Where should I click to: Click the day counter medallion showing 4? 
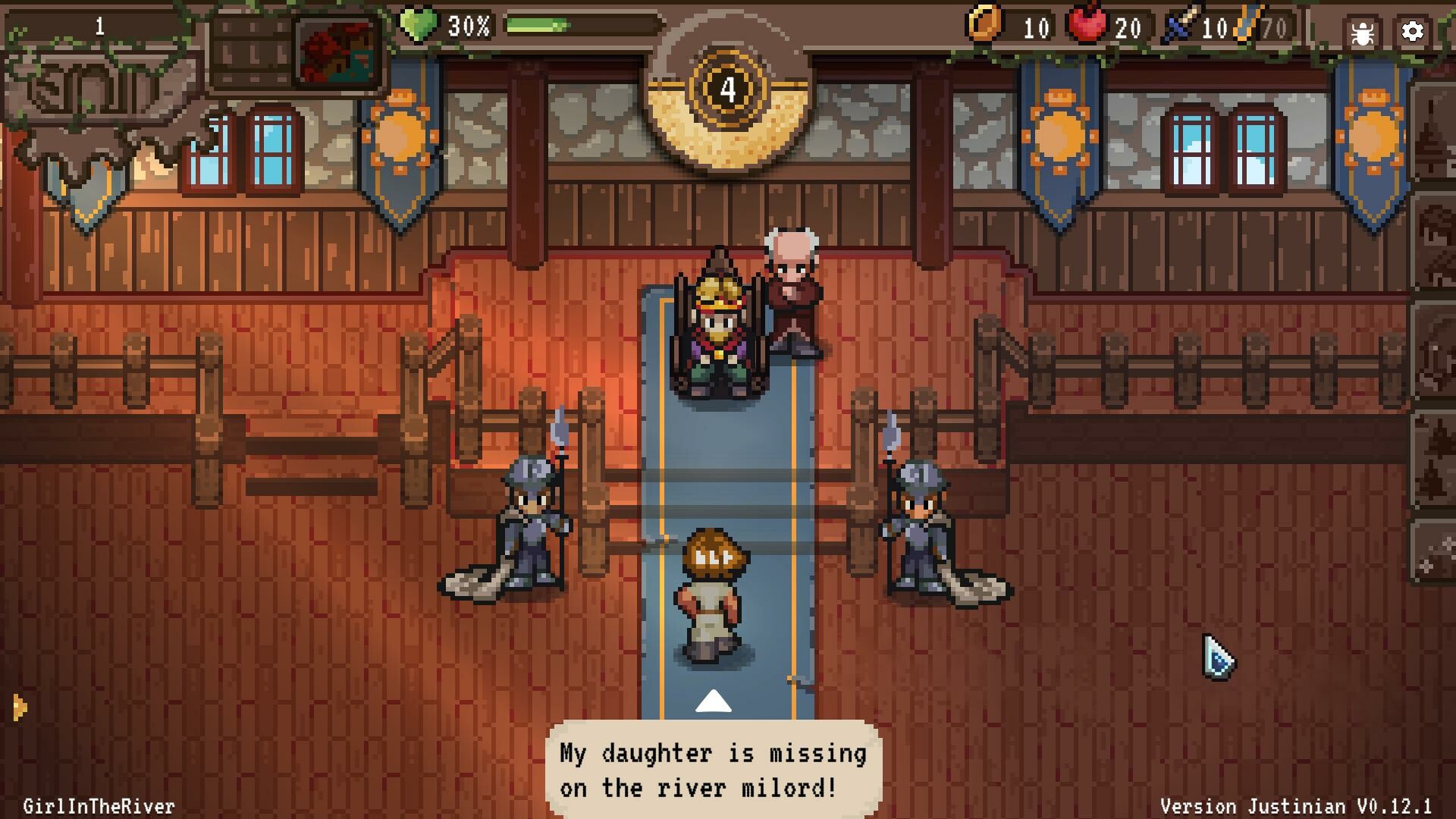pos(727,88)
